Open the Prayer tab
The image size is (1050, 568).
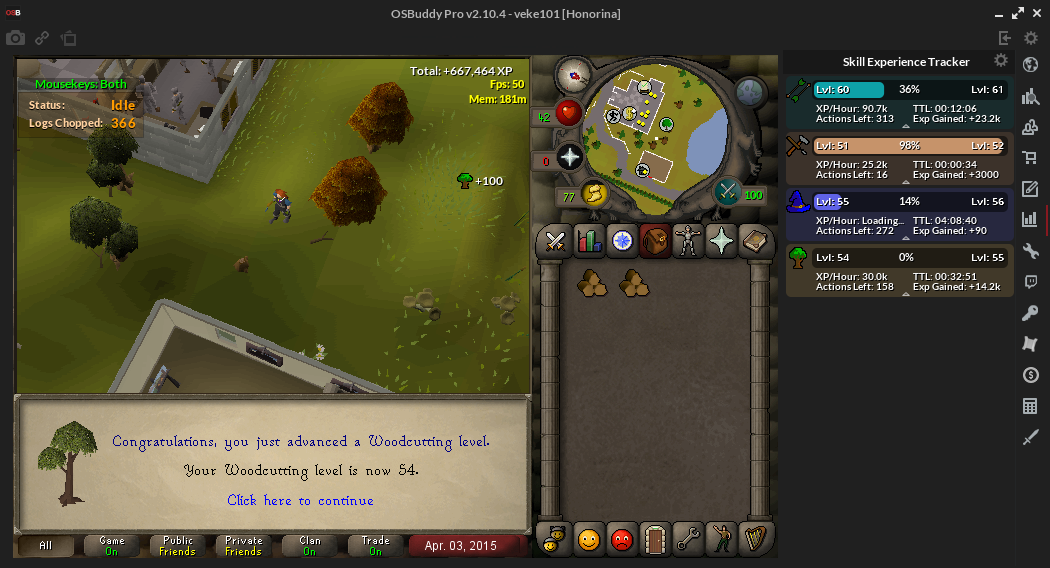click(721, 241)
